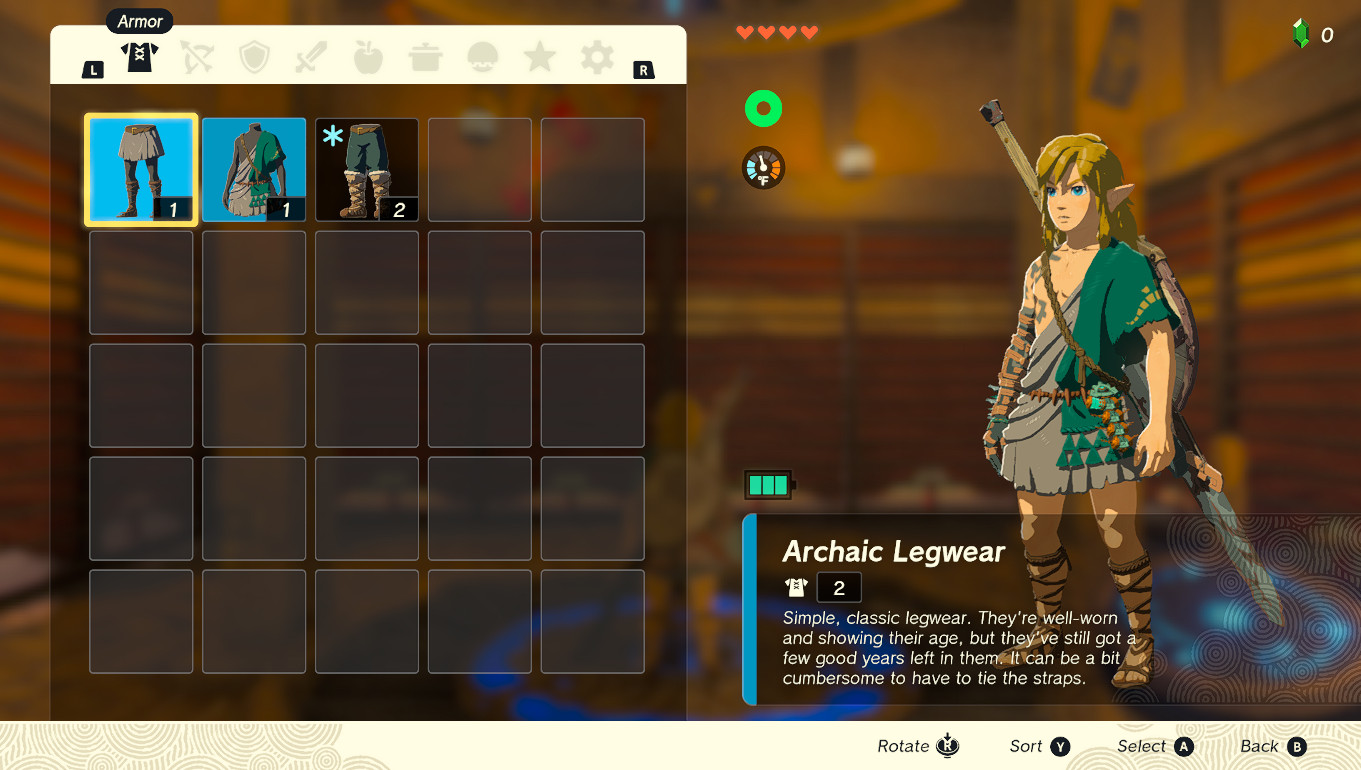Screen dimensions: 1361x770
Task: Open the System gear tab
Action: point(596,57)
